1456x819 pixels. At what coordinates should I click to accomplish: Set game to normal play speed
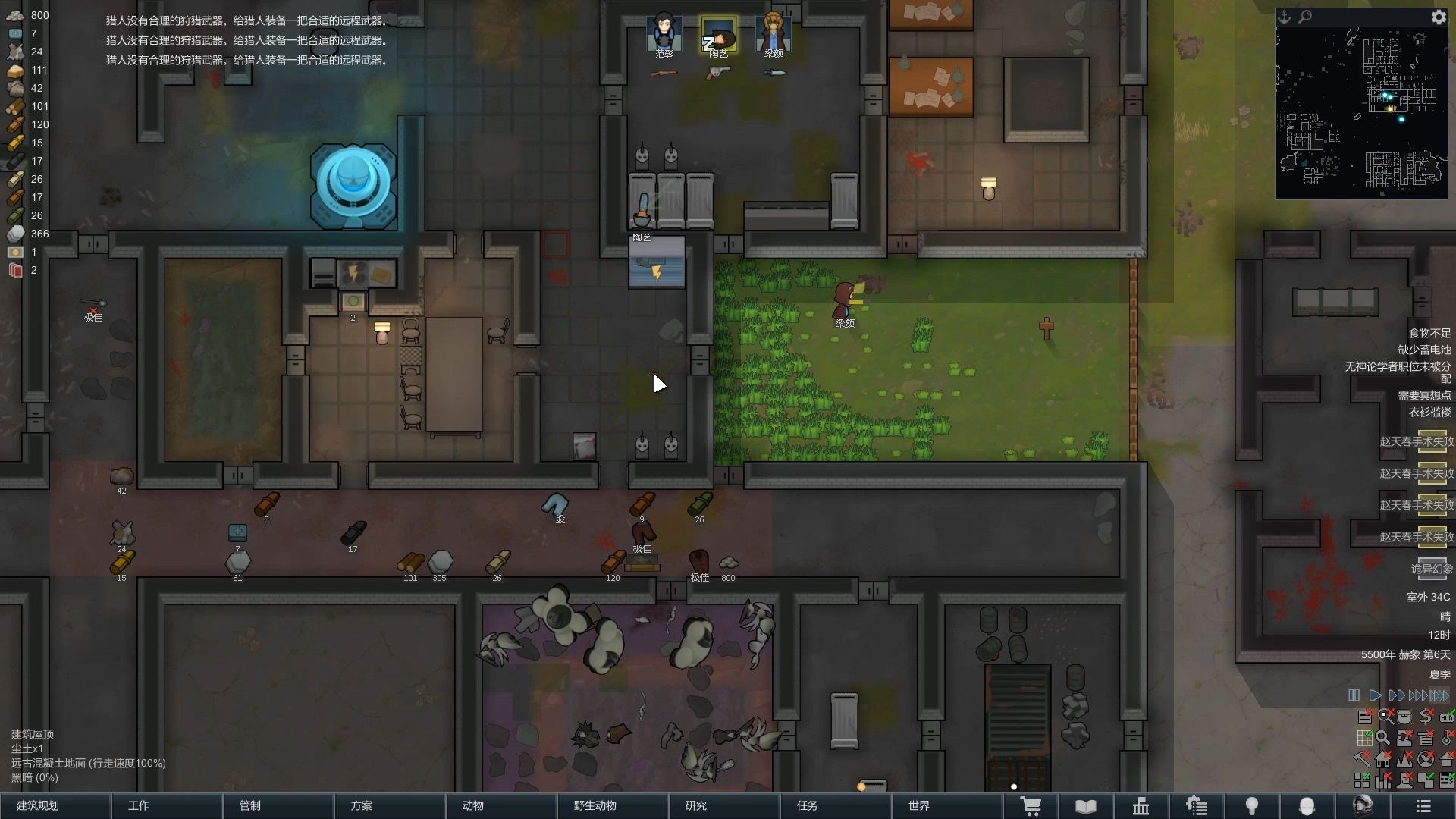(x=1374, y=695)
